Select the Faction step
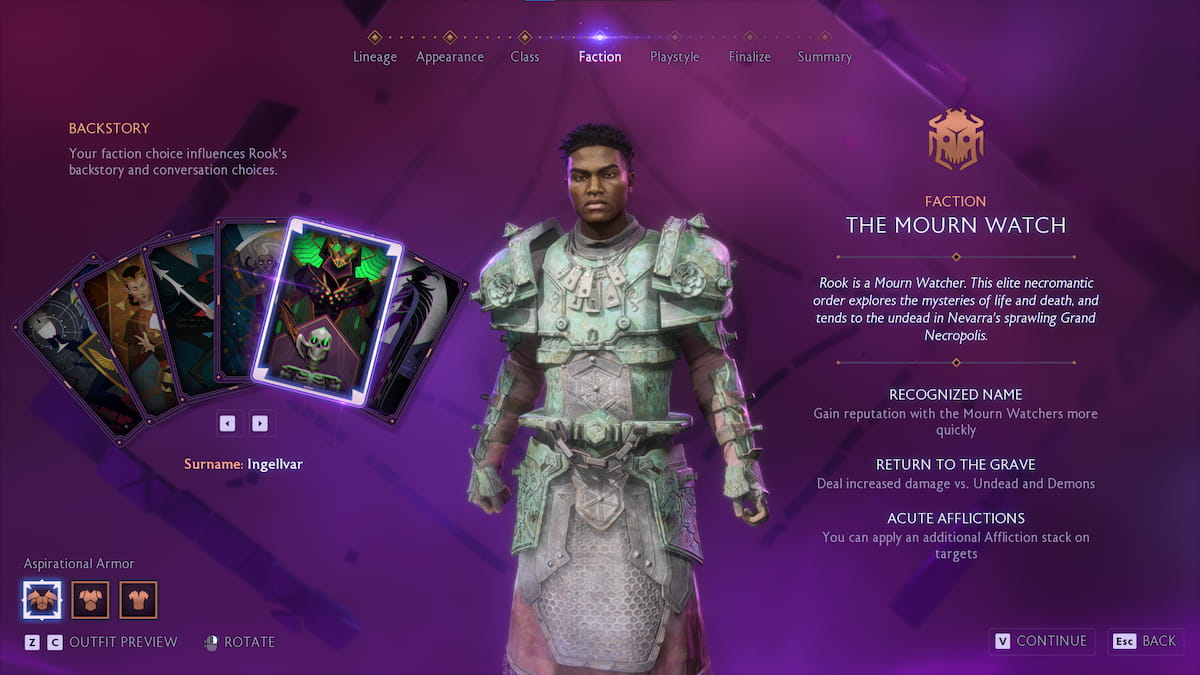Image resolution: width=1200 pixels, height=675 pixels. click(x=599, y=56)
